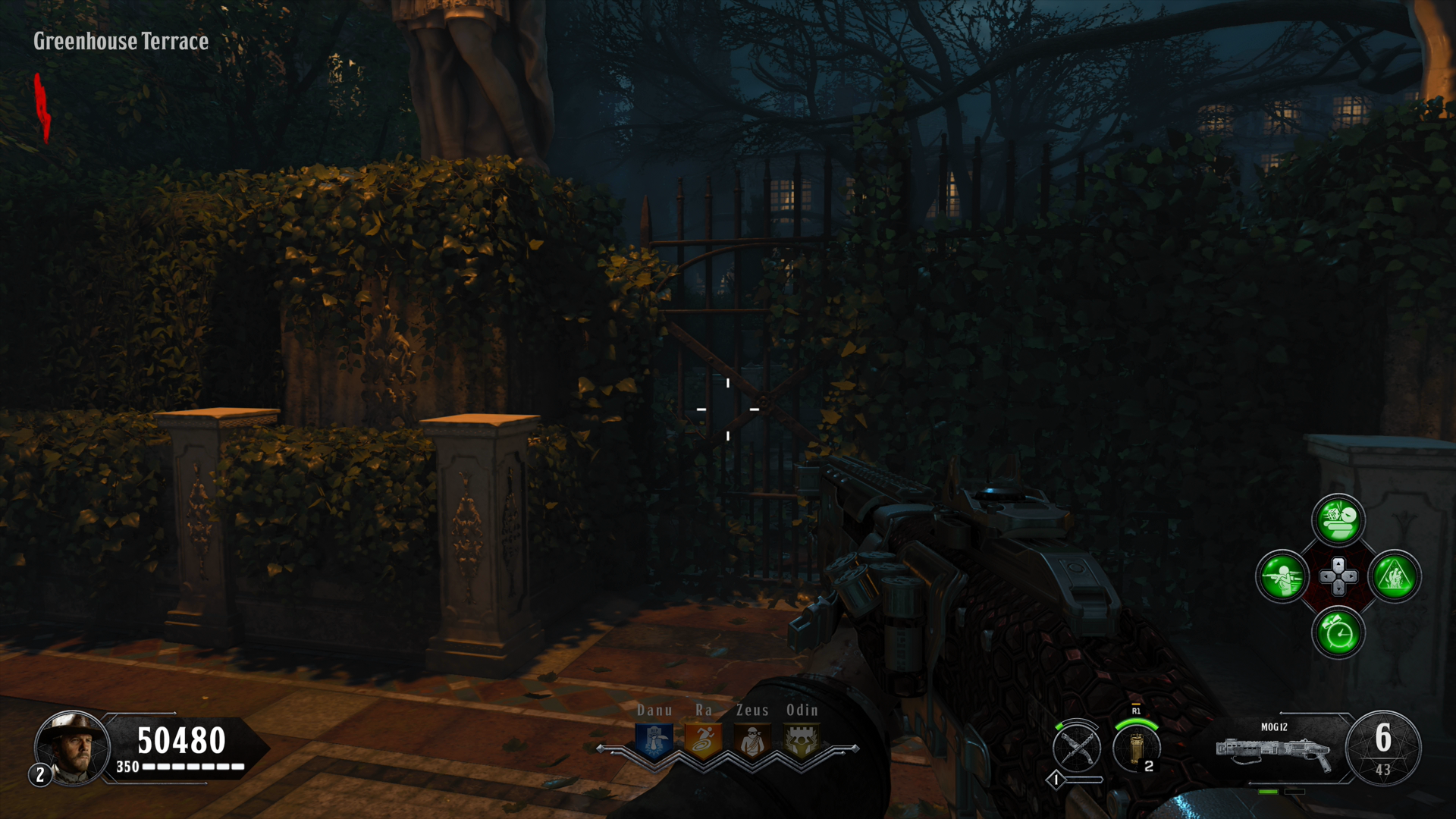Screen dimensions: 1456x819
Task: Click the crossed blades special weapon icon
Action: click(1077, 748)
